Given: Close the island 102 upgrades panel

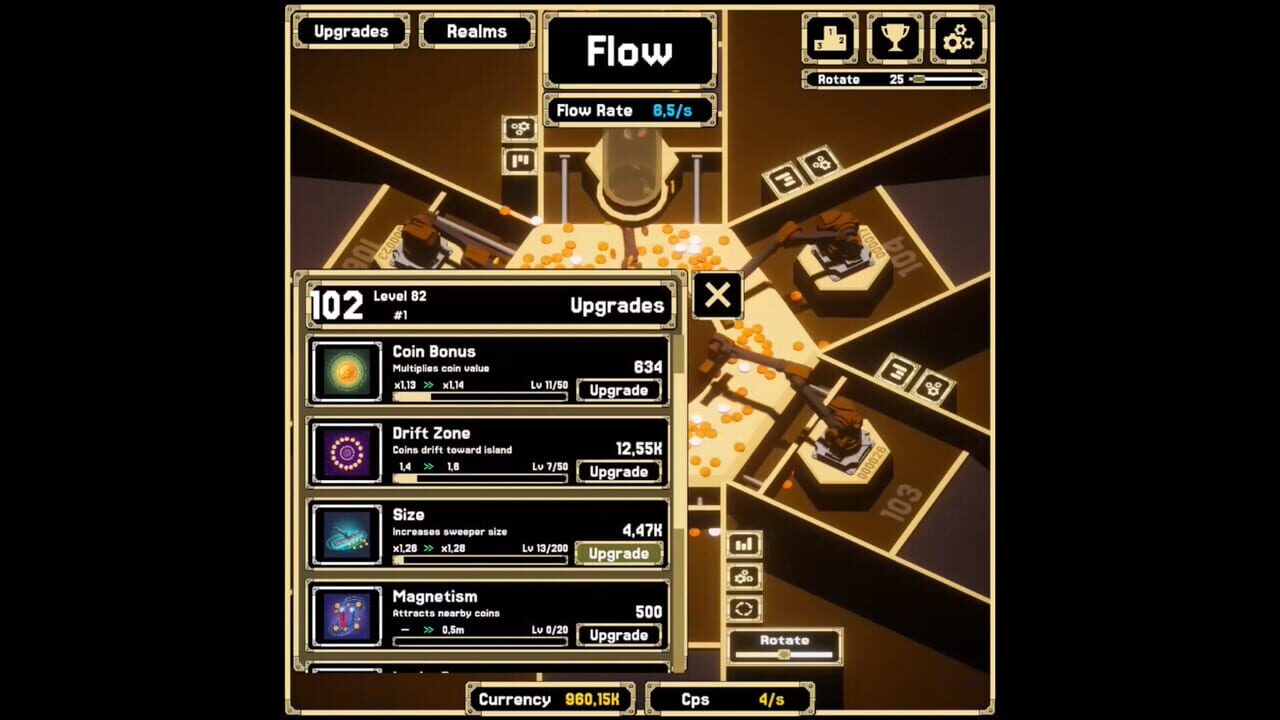Looking at the screenshot, I should tap(717, 296).
